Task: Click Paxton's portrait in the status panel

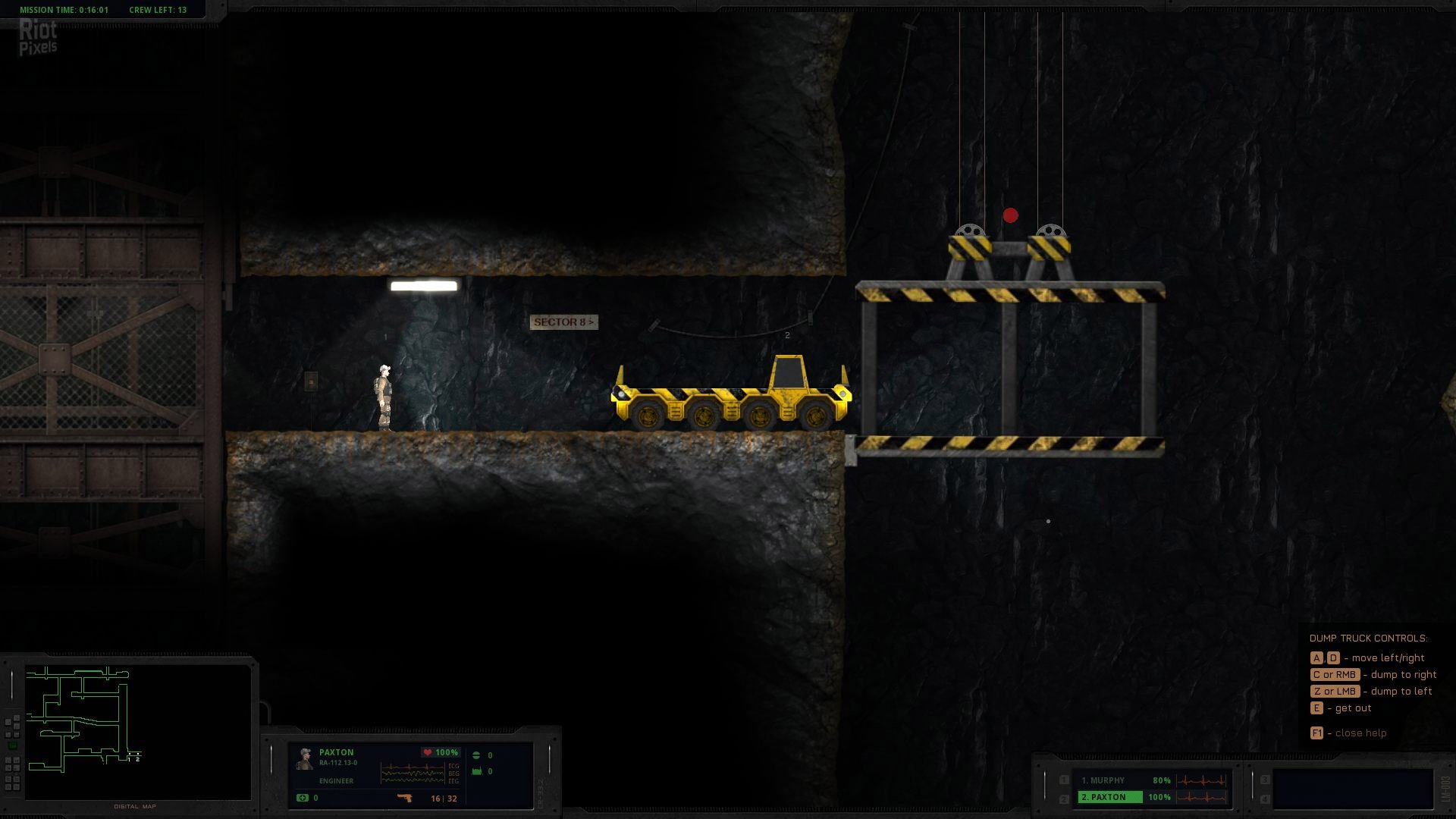Action: point(305,759)
